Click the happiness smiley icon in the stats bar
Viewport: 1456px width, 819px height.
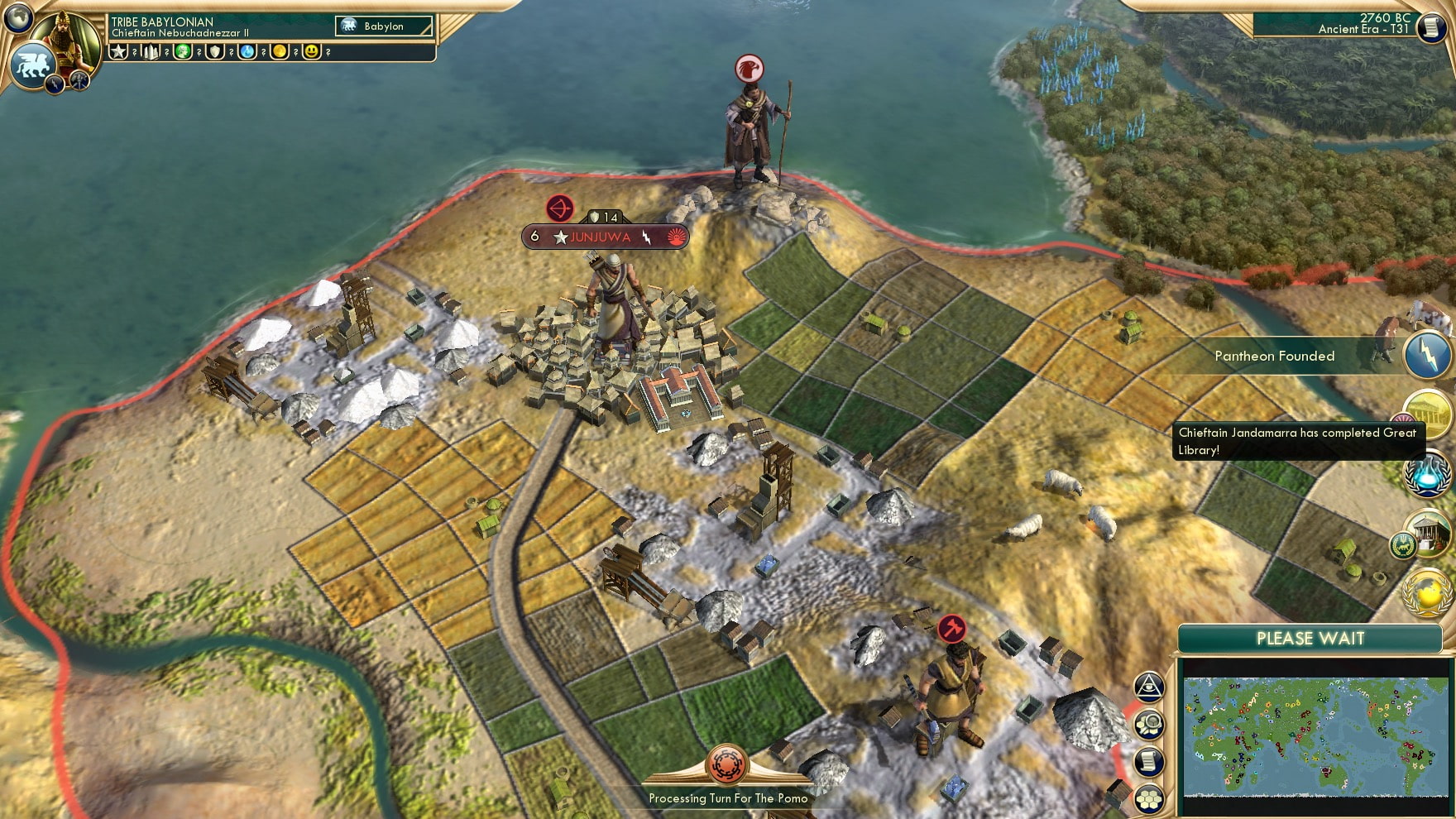(311, 52)
